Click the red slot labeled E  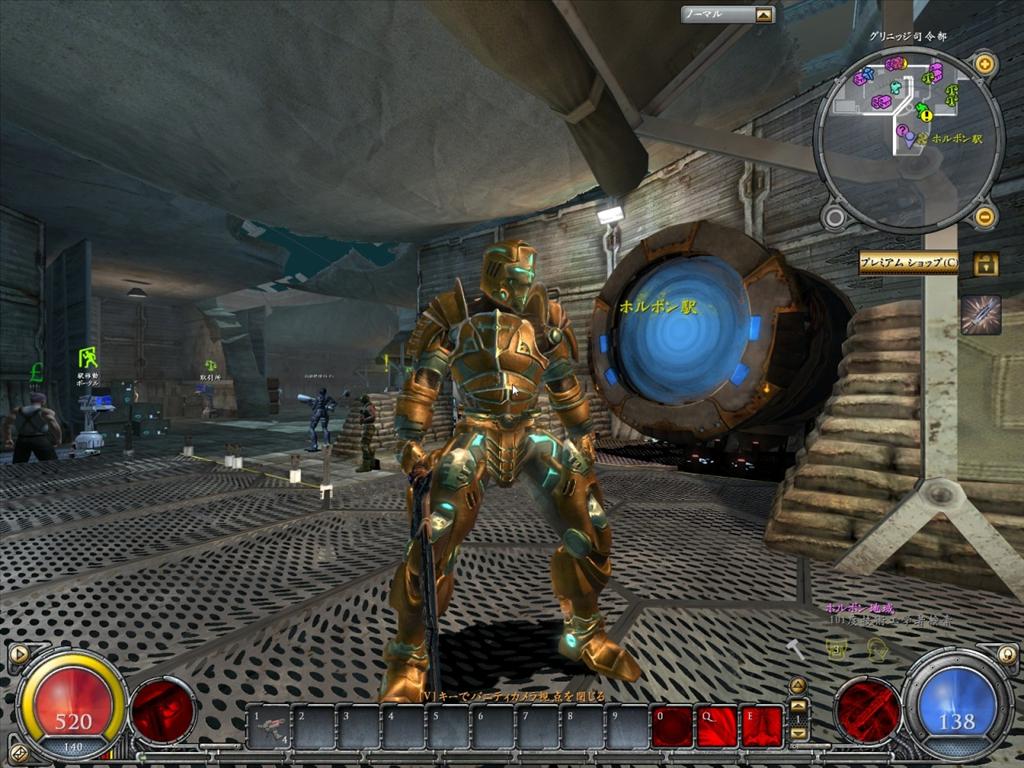761,727
